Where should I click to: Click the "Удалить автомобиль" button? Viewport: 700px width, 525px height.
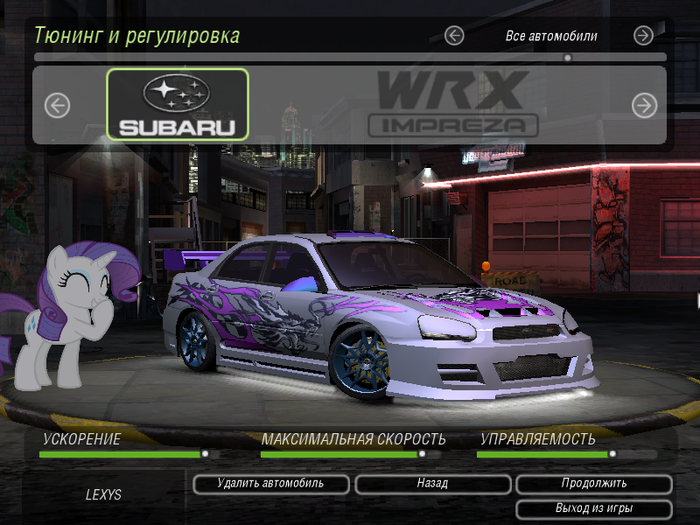pos(270,484)
